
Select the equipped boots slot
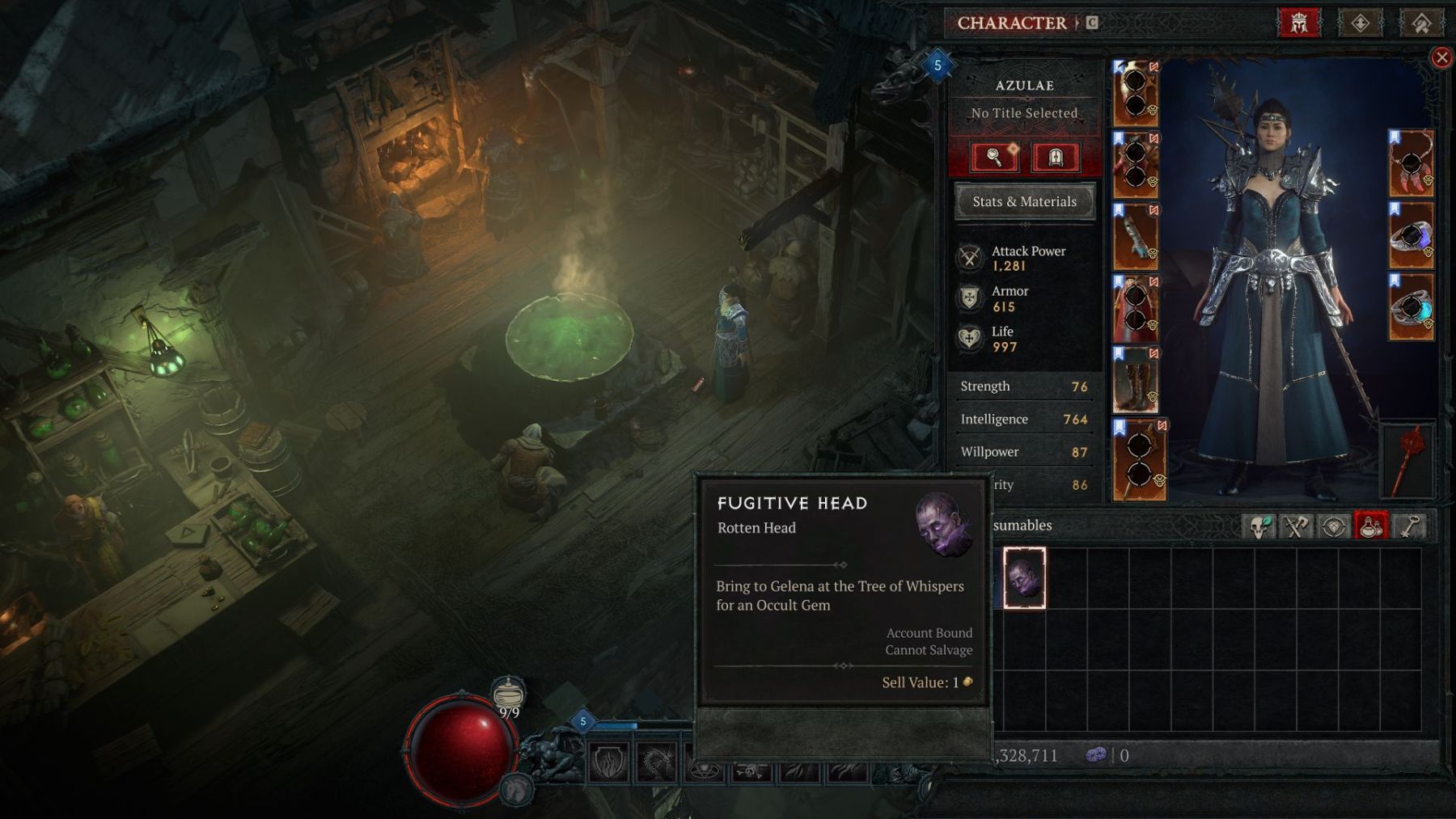coord(1135,380)
